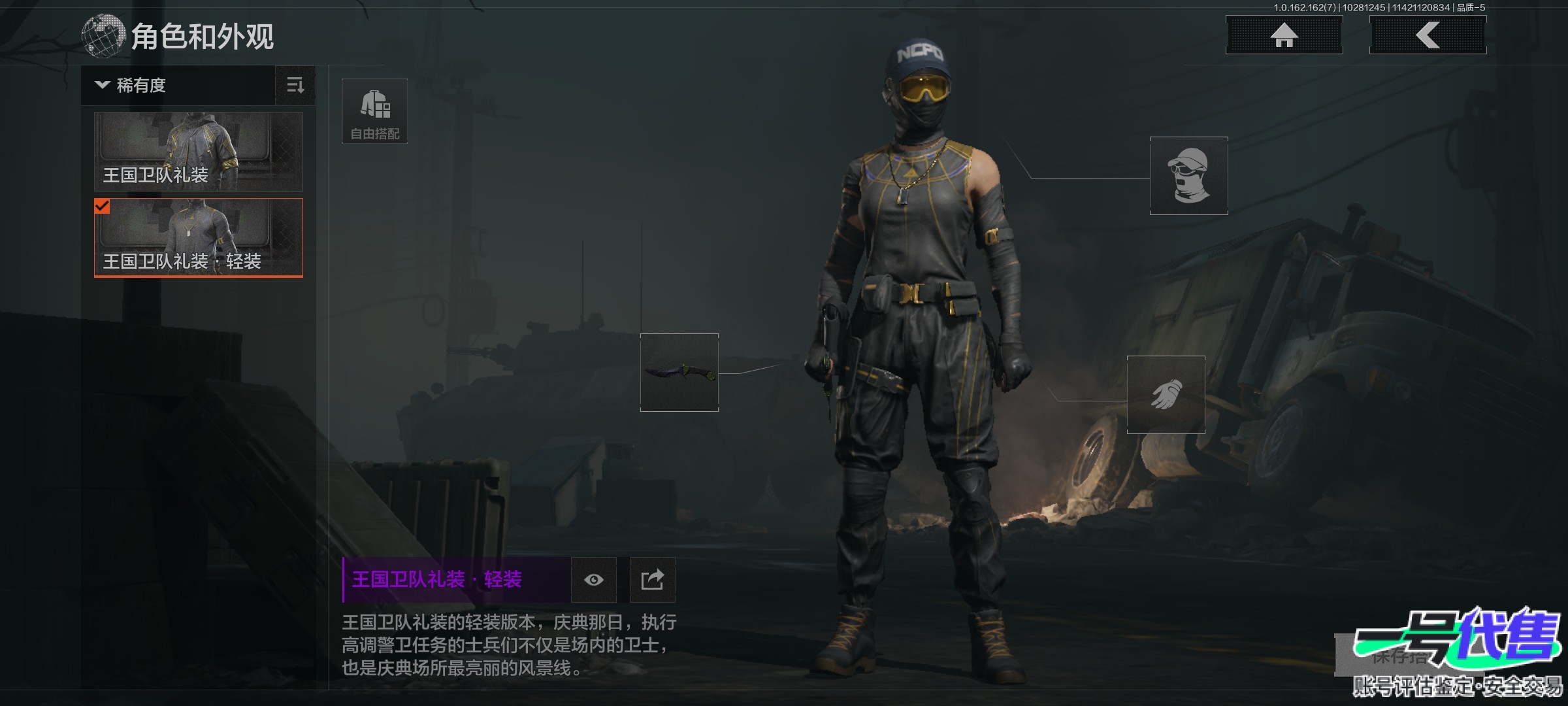Toggle the sort order icon
Image resolution: width=1568 pixels, height=706 pixels.
tap(295, 86)
